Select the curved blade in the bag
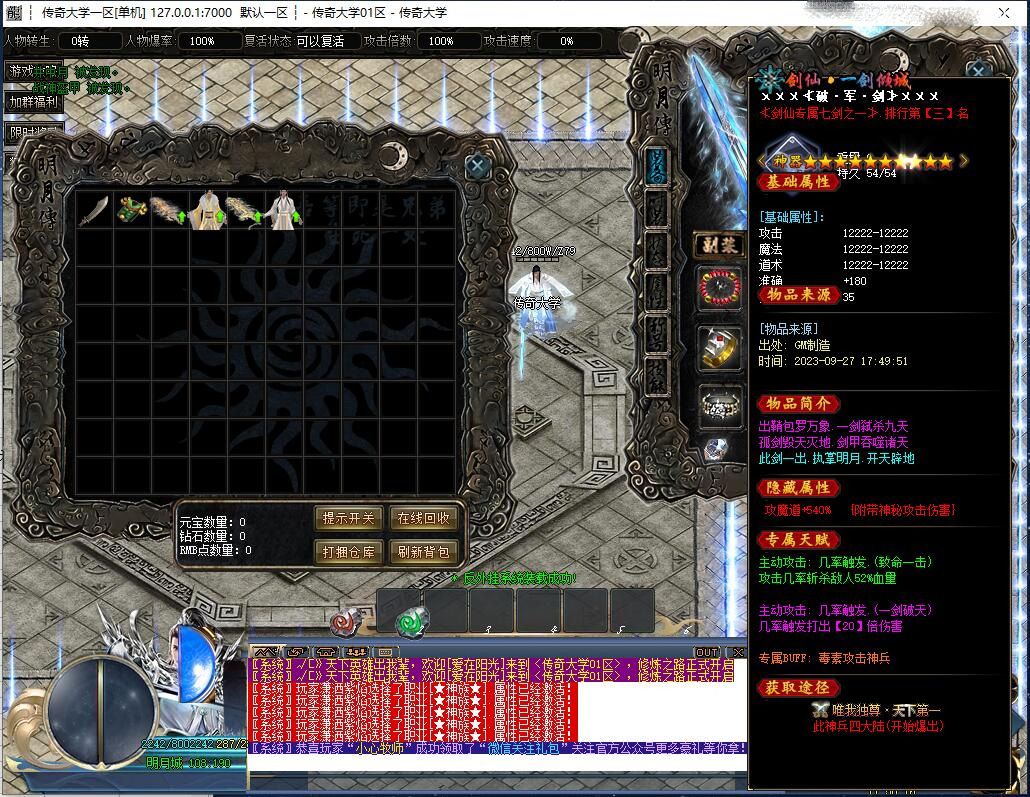Image resolution: width=1030 pixels, height=797 pixels. (93, 210)
